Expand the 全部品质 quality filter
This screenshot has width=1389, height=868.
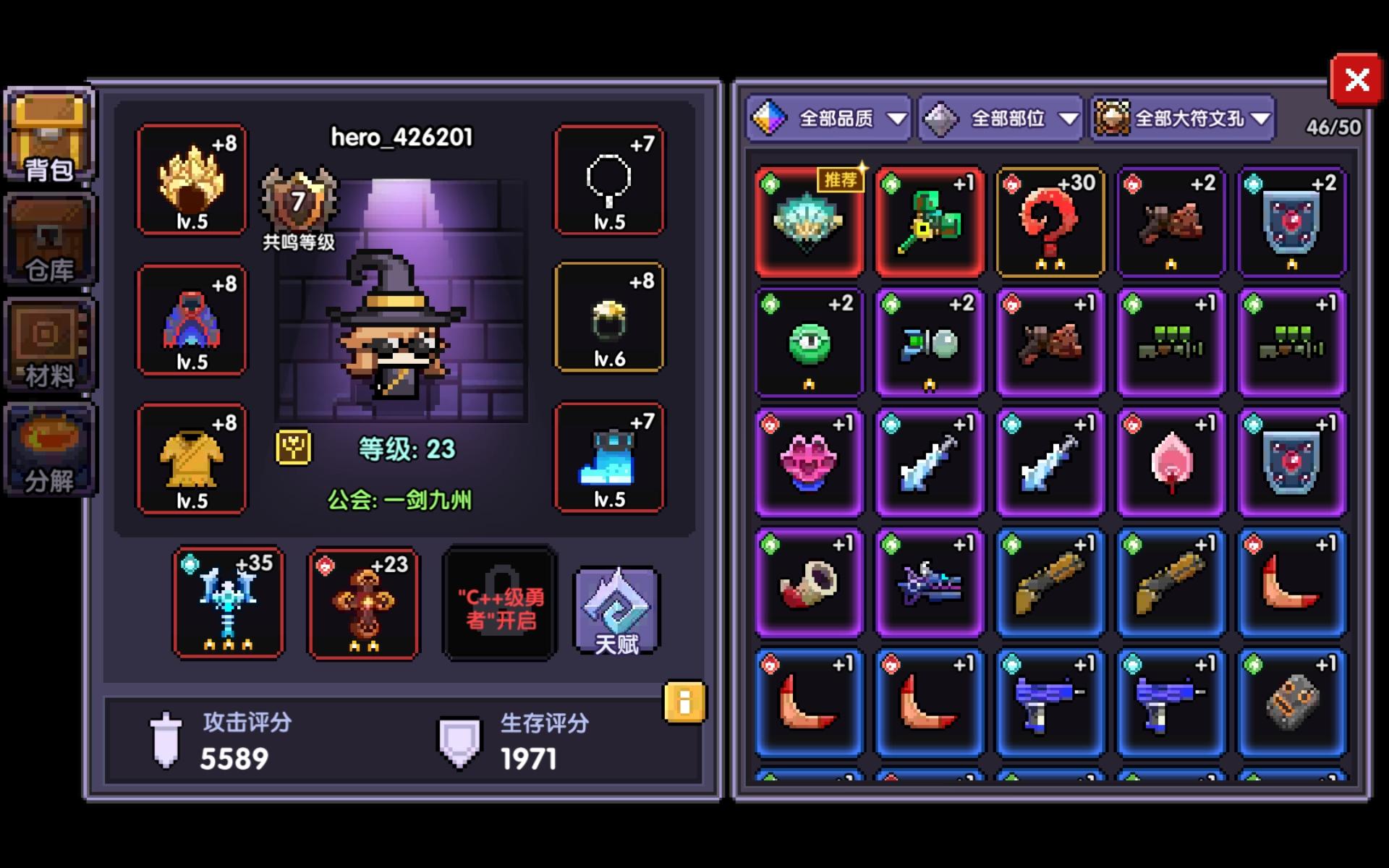click(829, 118)
